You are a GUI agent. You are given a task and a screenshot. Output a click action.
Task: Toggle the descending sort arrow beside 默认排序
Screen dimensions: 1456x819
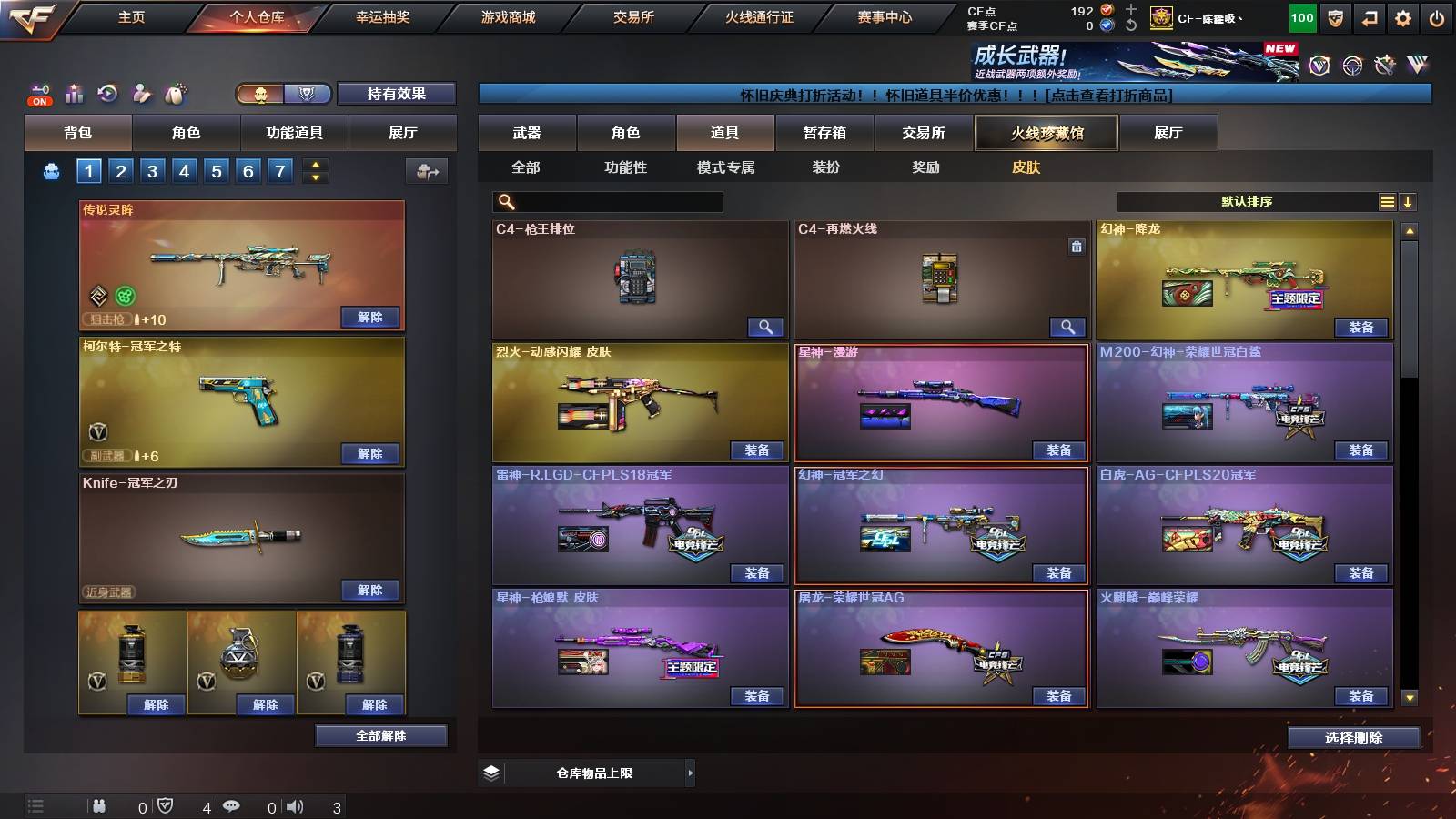coord(1409,202)
